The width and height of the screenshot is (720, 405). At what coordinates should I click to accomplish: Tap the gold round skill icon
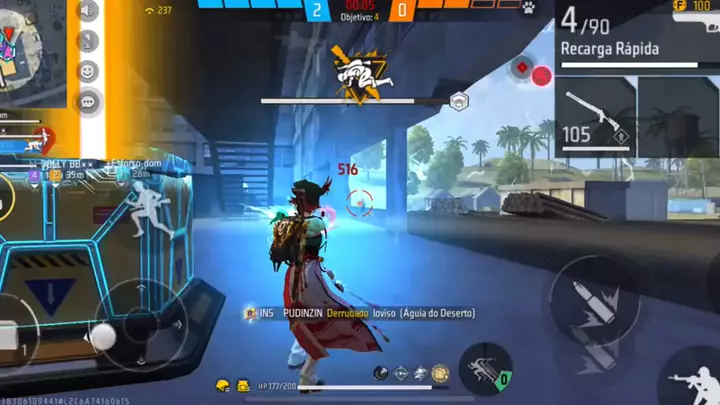click(440, 372)
